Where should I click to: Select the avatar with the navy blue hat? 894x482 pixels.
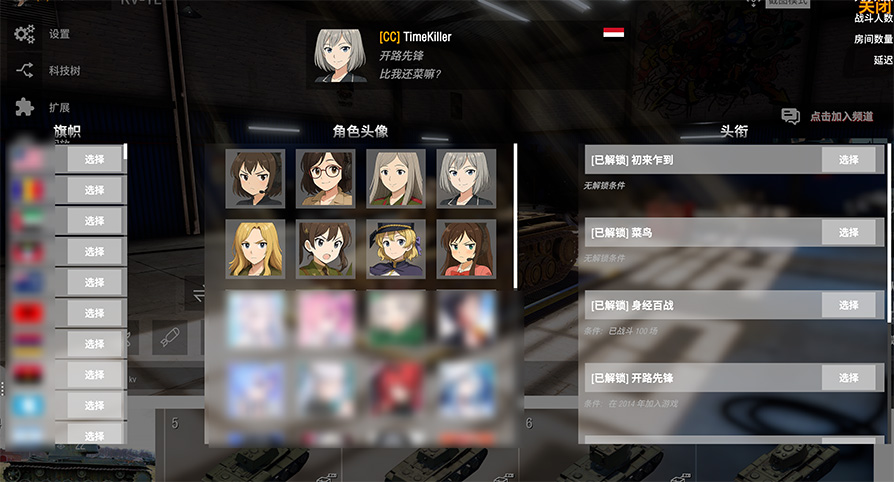click(x=396, y=249)
